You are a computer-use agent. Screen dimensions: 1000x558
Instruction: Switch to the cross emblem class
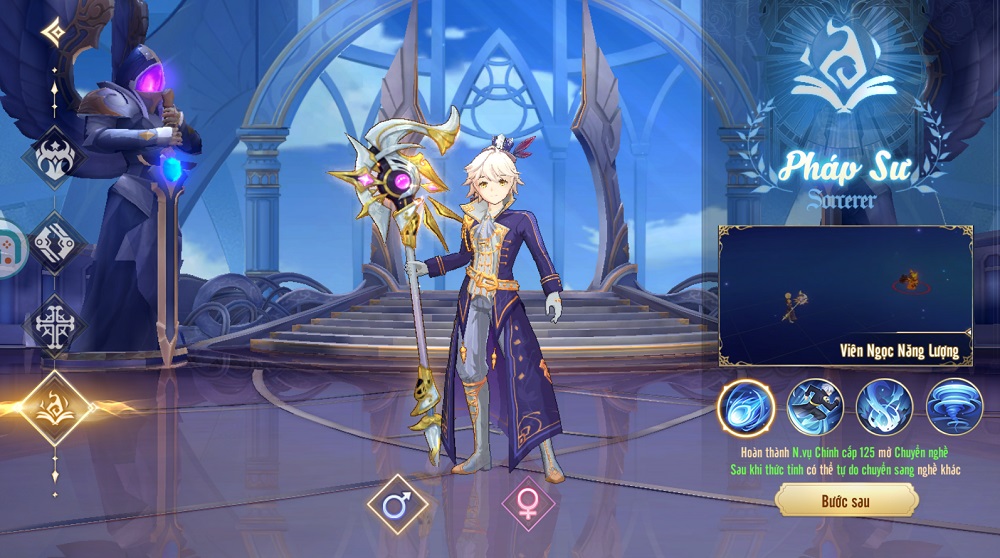point(55,325)
